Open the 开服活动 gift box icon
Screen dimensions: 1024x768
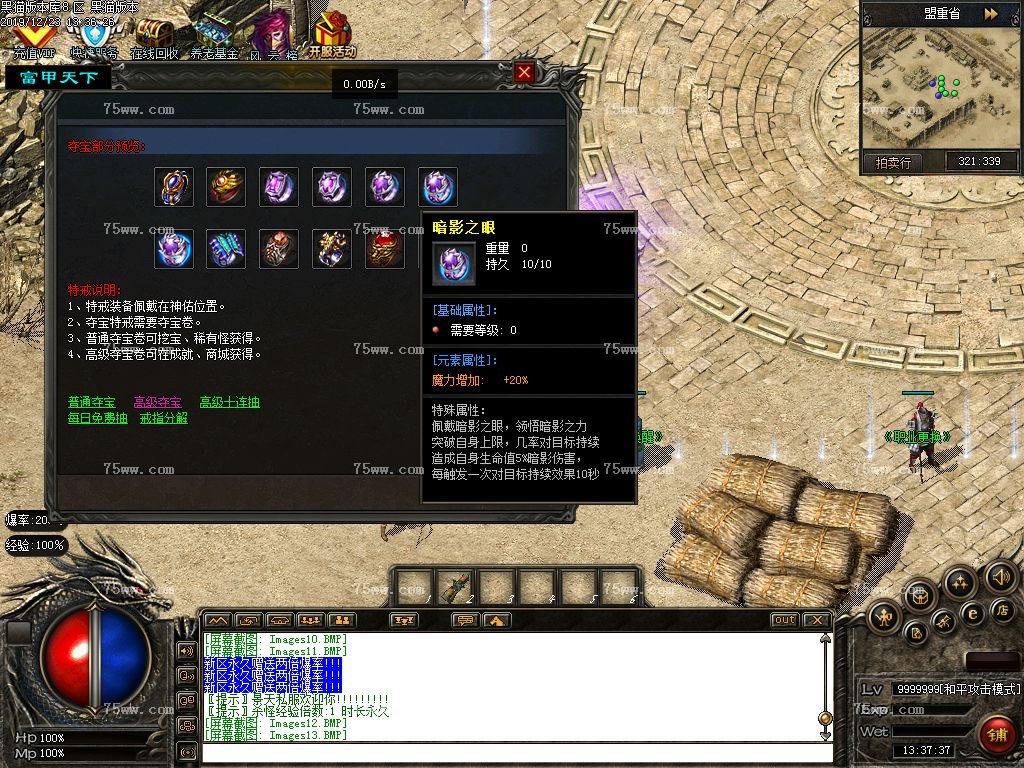332,37
